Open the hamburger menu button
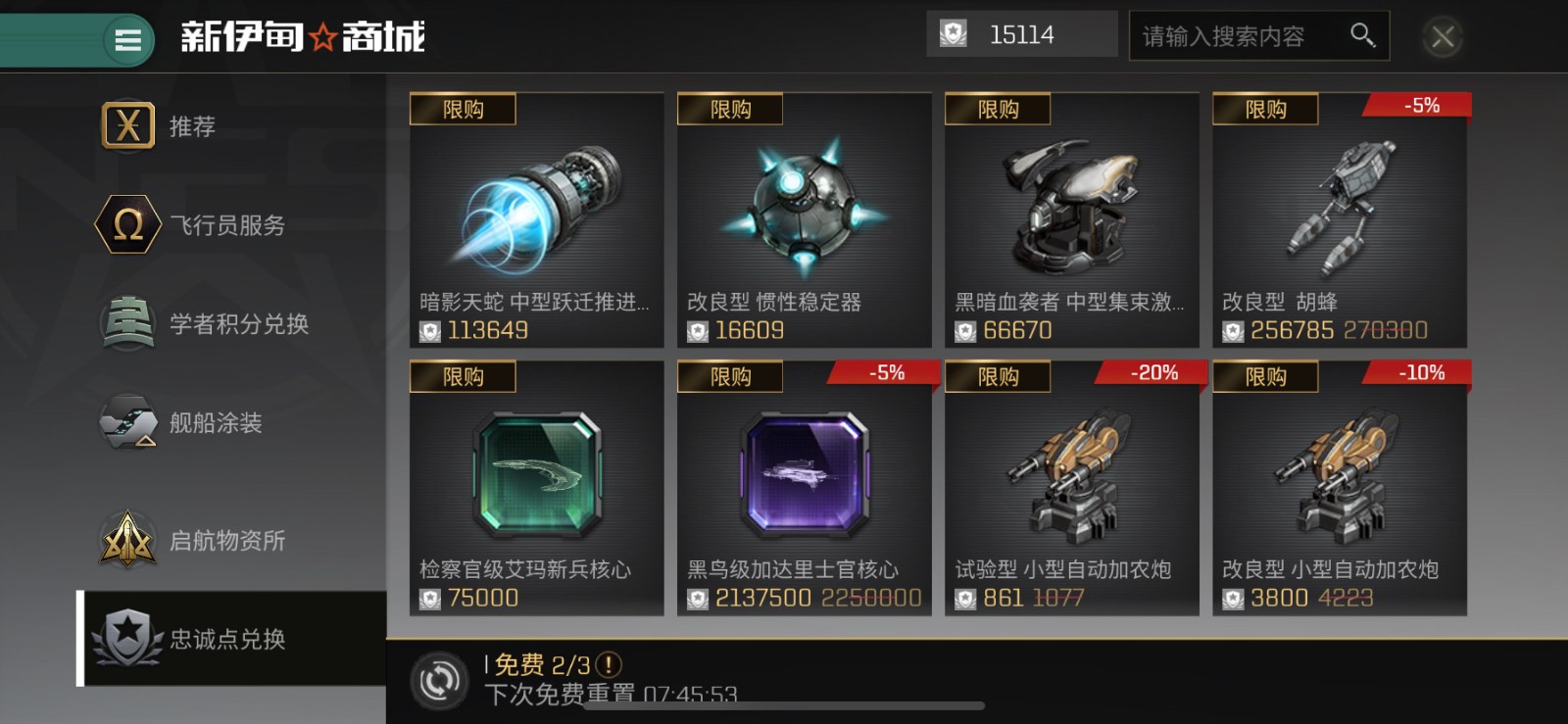The height and width of the screenshot is (724, 1568). [x=128, y=39]
